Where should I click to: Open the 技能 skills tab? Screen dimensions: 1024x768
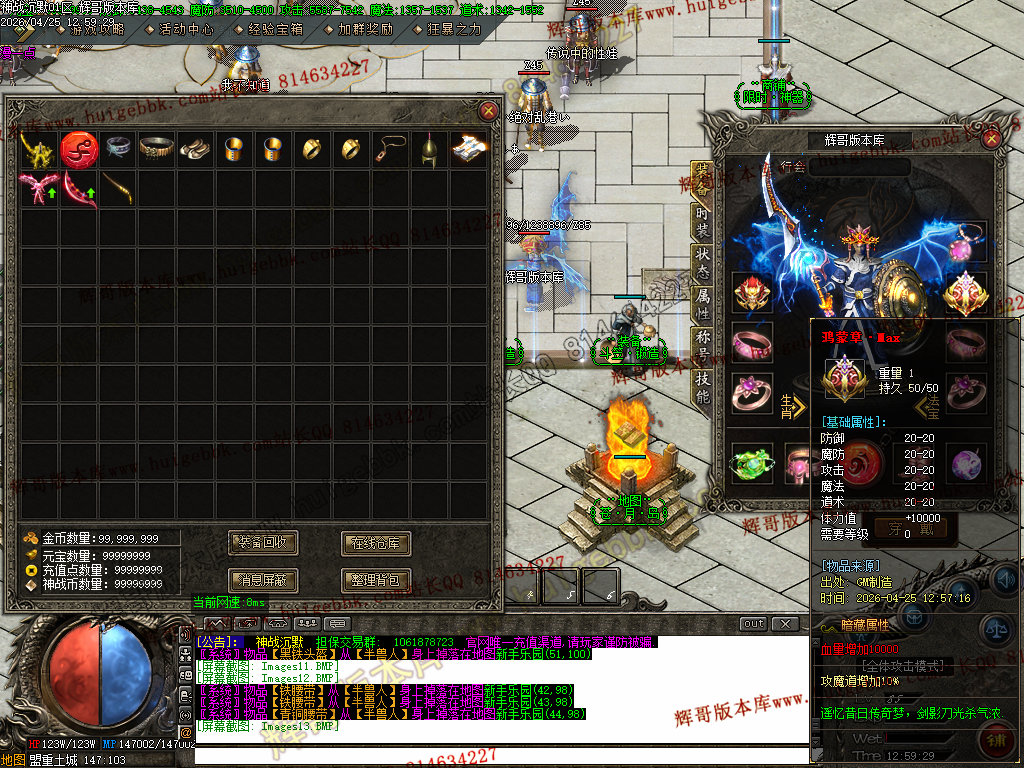point(703,384)
